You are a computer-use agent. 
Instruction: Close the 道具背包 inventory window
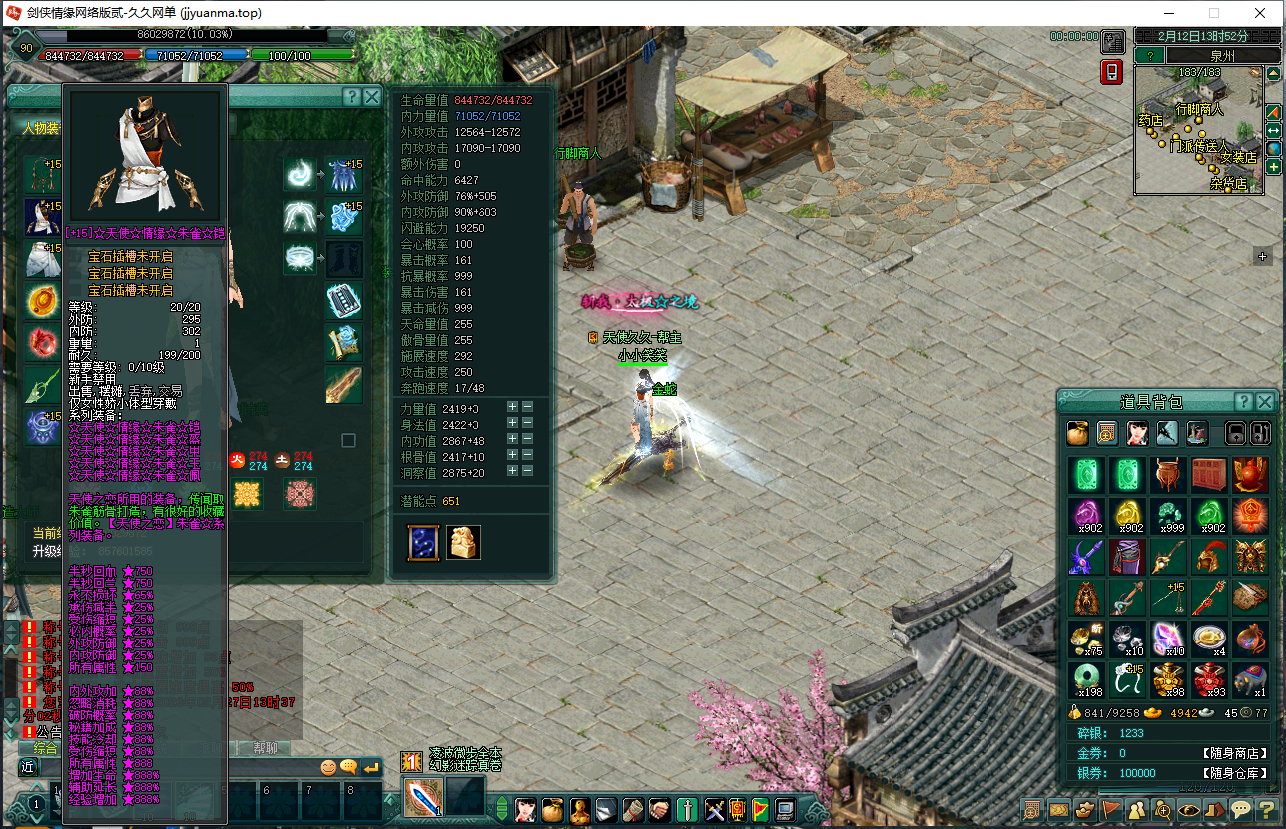[1265, 402]
